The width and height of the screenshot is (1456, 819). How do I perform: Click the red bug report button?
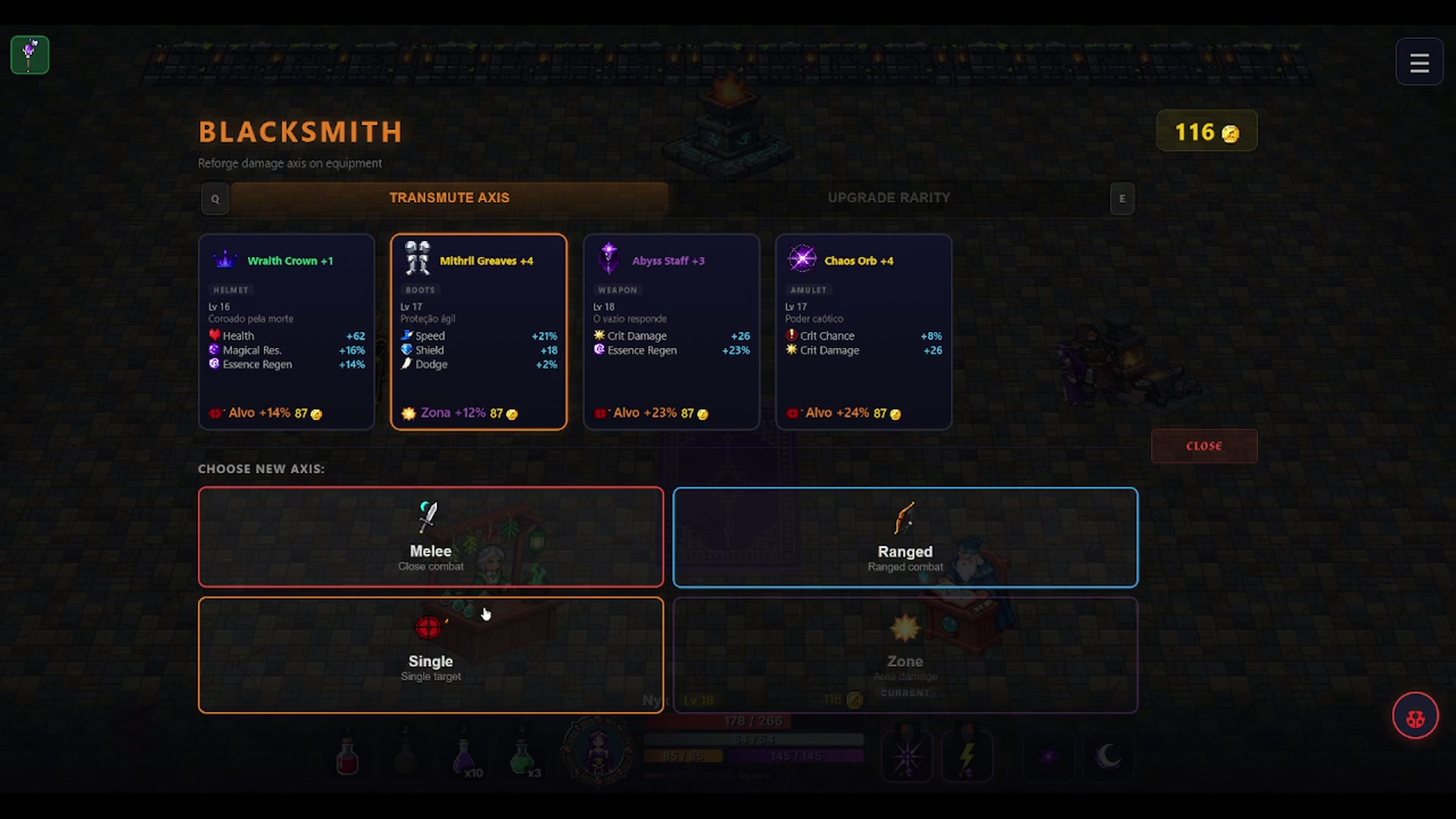click(x=1415, y=716)
